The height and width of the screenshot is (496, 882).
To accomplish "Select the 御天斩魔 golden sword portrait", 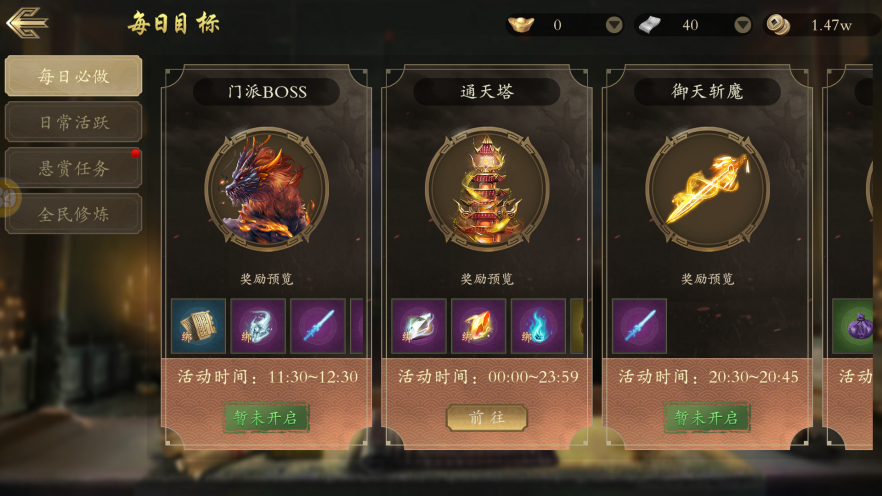I will coord(707,189).
